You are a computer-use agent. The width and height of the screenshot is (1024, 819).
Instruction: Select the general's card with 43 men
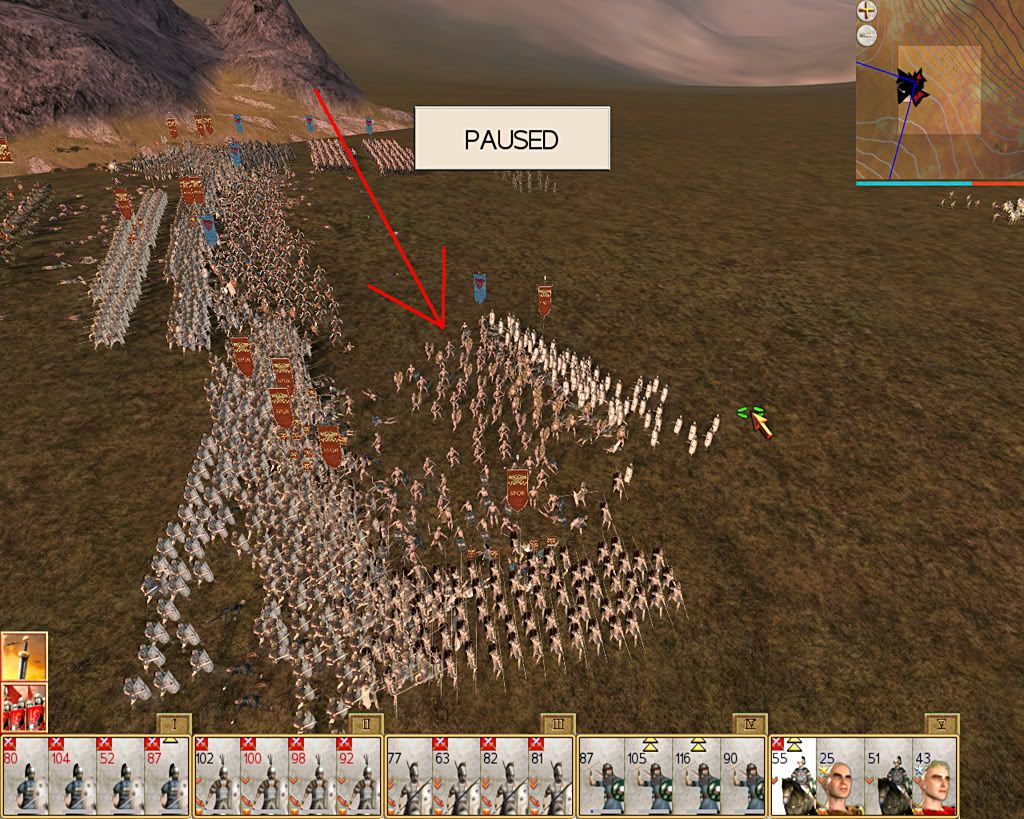[x=934, y=776]
